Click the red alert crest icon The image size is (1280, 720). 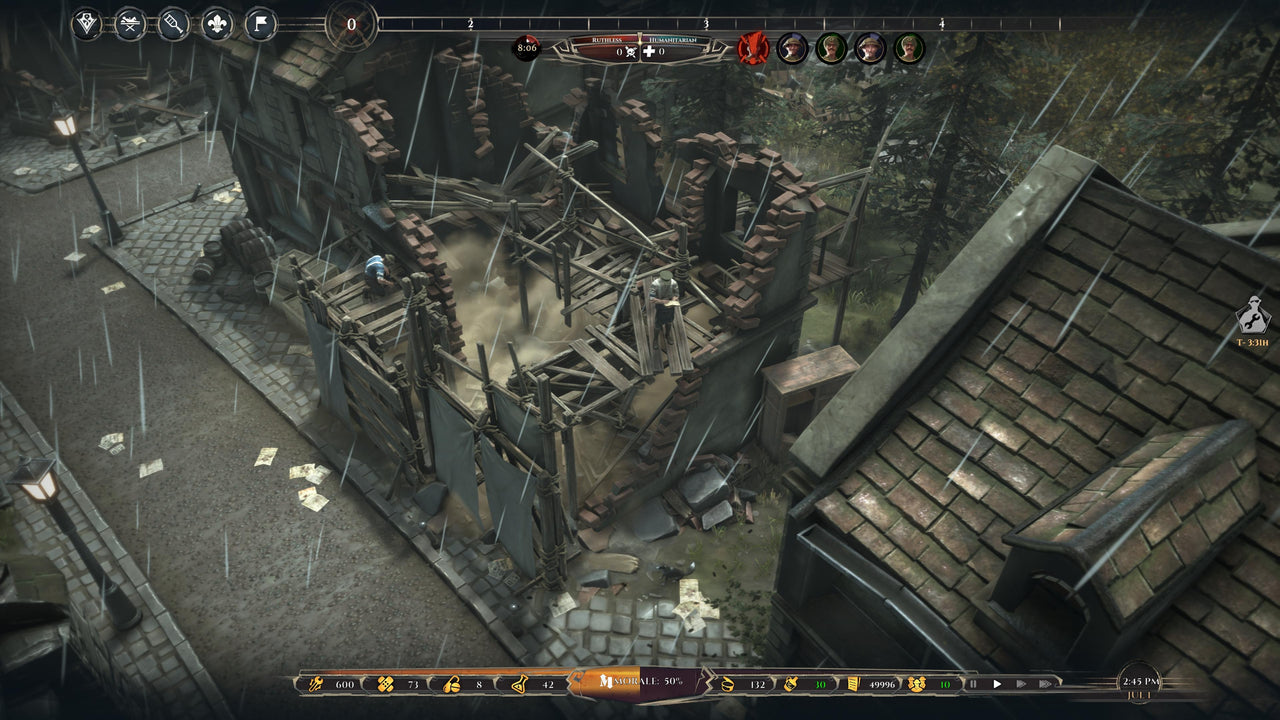(750, 48)
